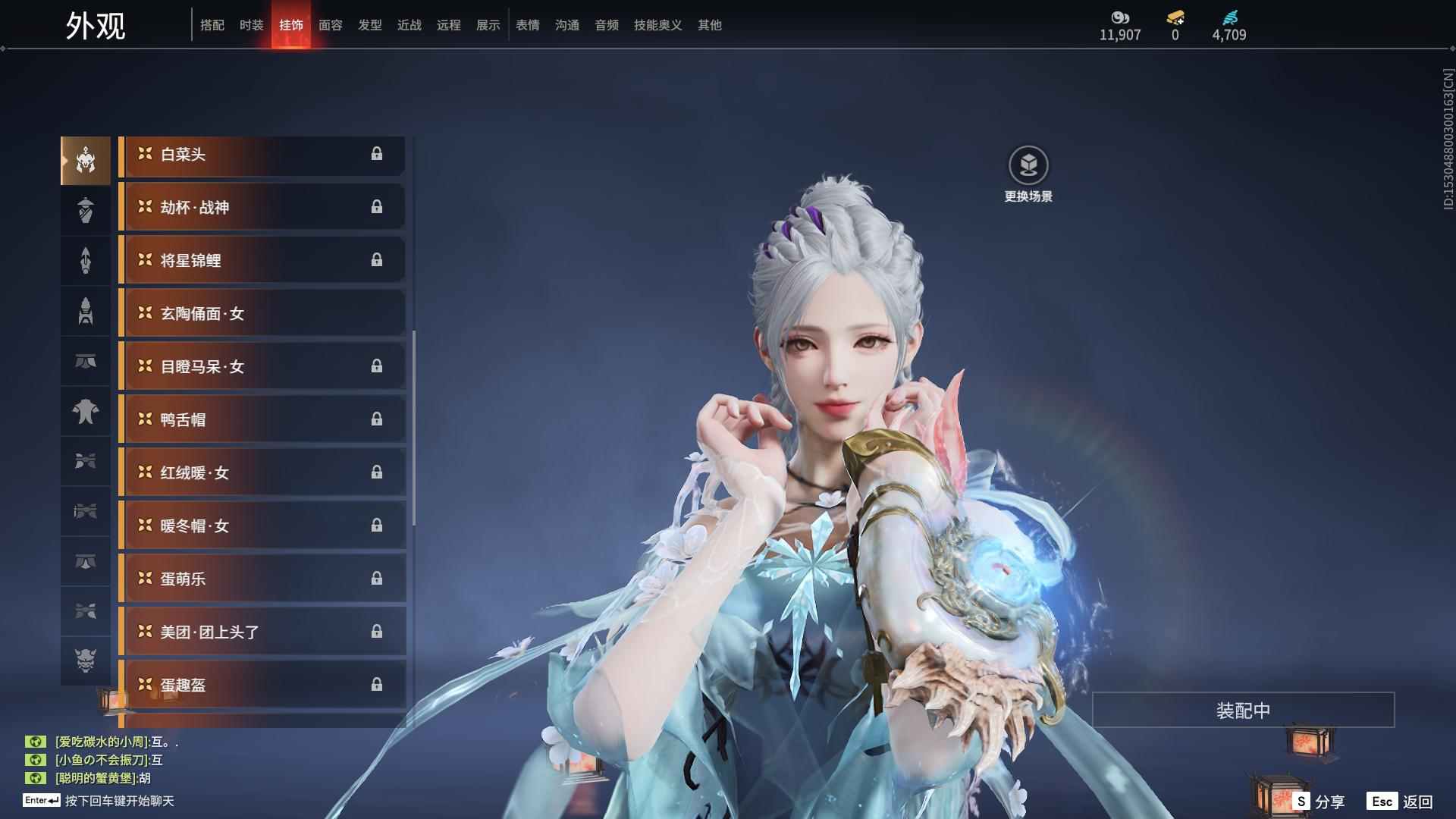Select the 鸭舌帽 accessory
Image resolution: width=1456 pixels, height=819 pixels.
(x=262, y=420)
